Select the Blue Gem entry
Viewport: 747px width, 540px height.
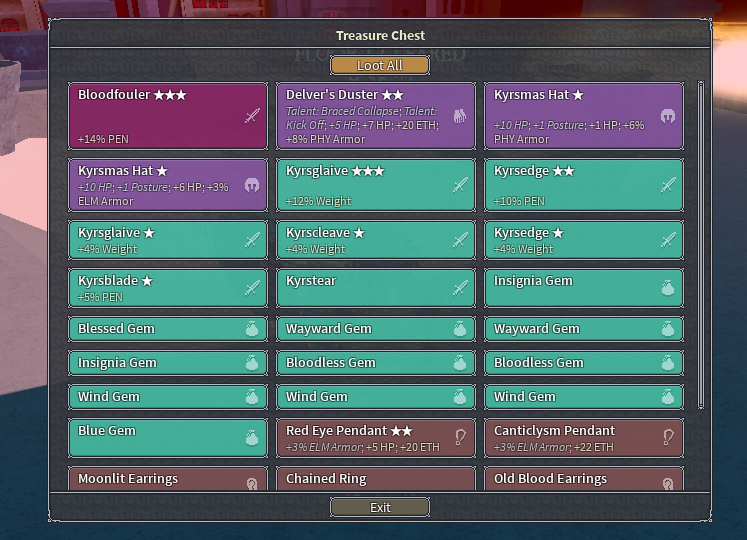coord(168,438)
